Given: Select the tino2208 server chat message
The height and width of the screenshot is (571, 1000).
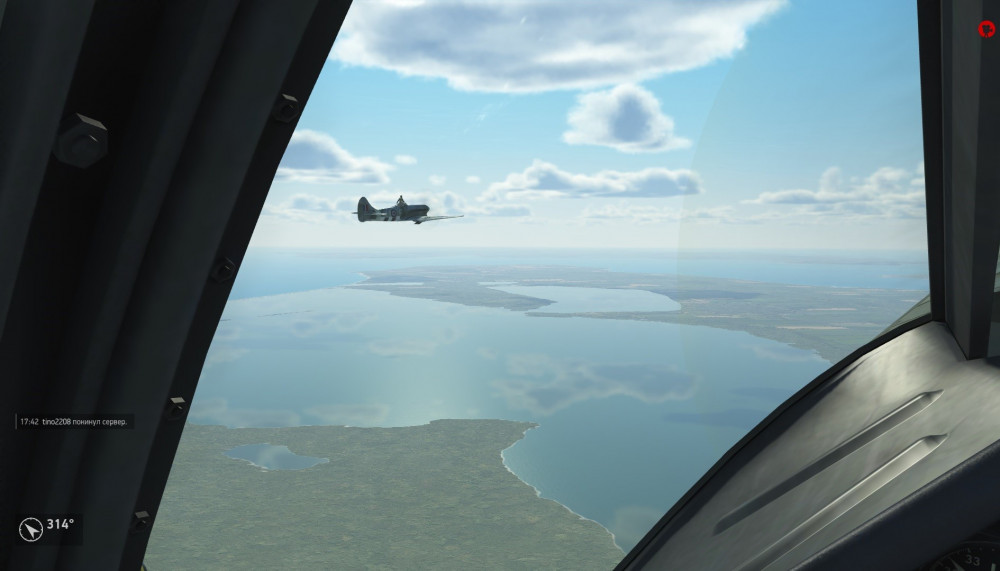Looking at the screenshot, I should click(x=75, y=422).
